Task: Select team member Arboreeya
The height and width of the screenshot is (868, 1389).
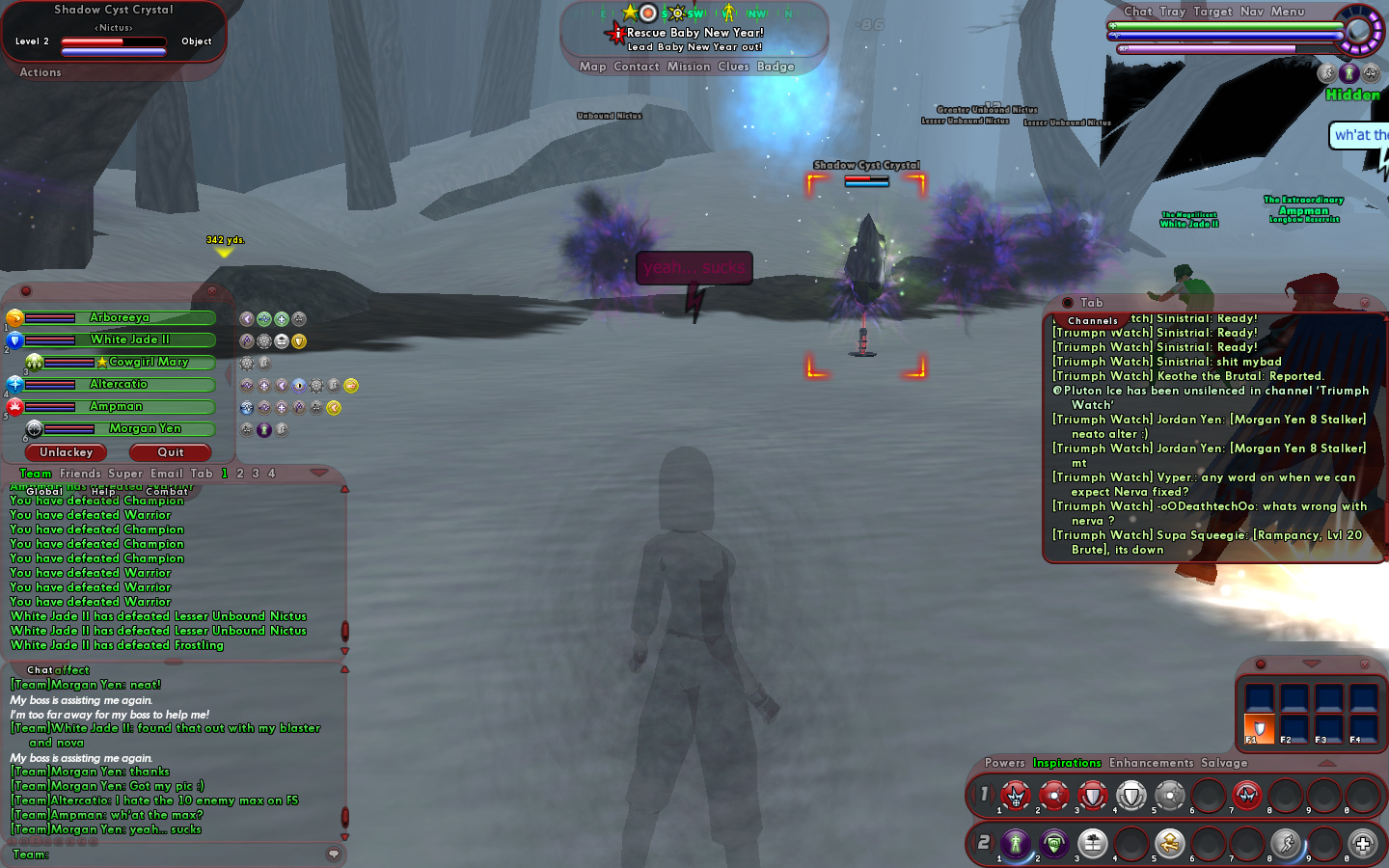Action: (120, 318)
